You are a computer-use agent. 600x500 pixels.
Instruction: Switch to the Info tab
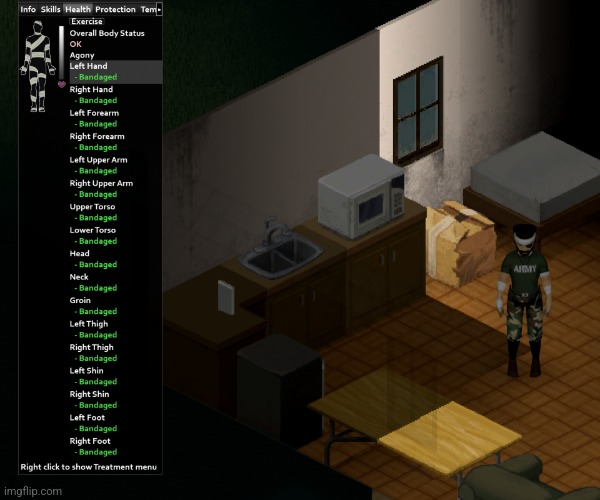pyautogui.click(x=28, y=9)
